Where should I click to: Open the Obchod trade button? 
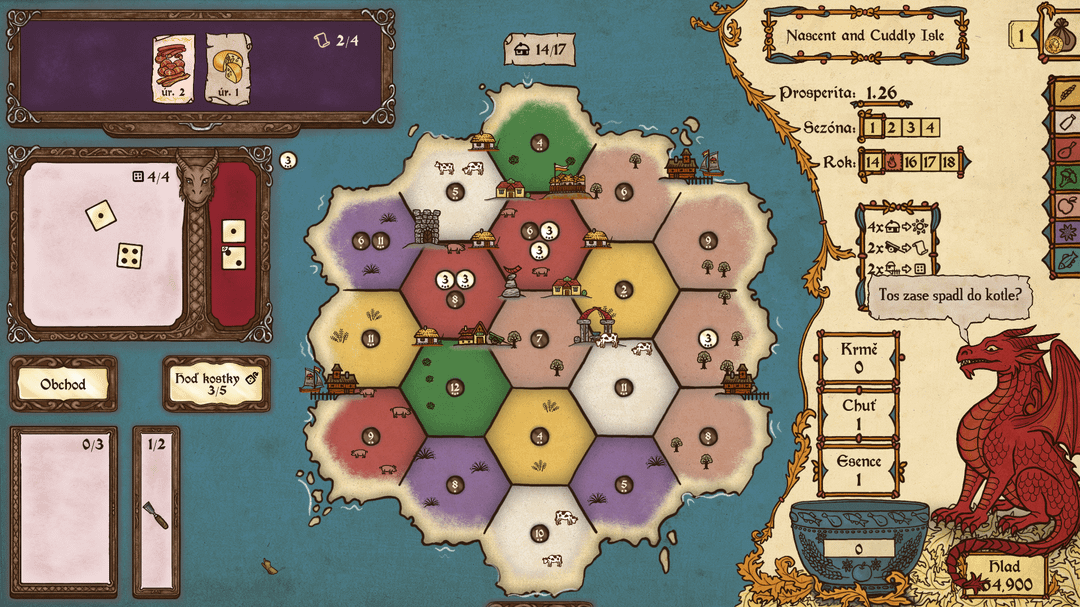tap(63, 384)
